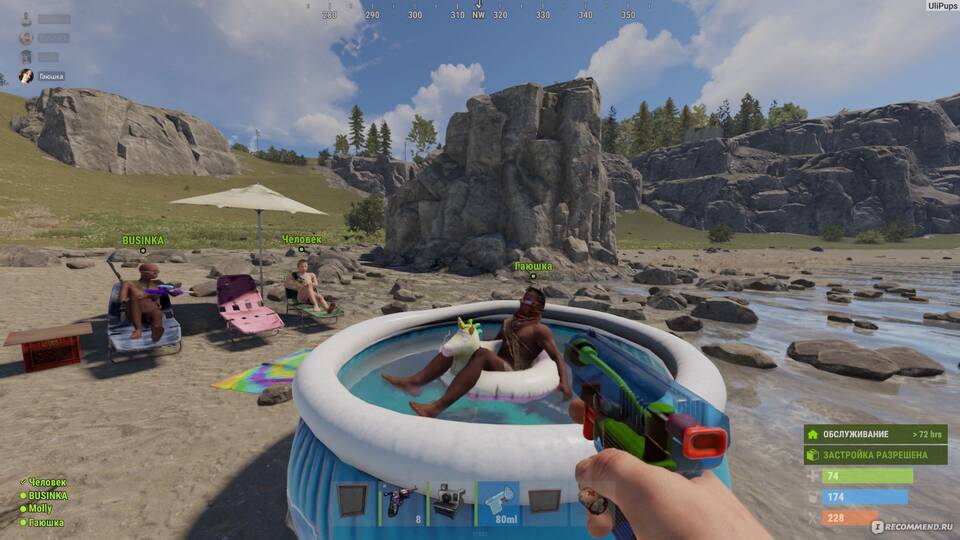Click BUSINKA in the team list
Viewport: 960px width, 540px height.
(x=47, y=496)
